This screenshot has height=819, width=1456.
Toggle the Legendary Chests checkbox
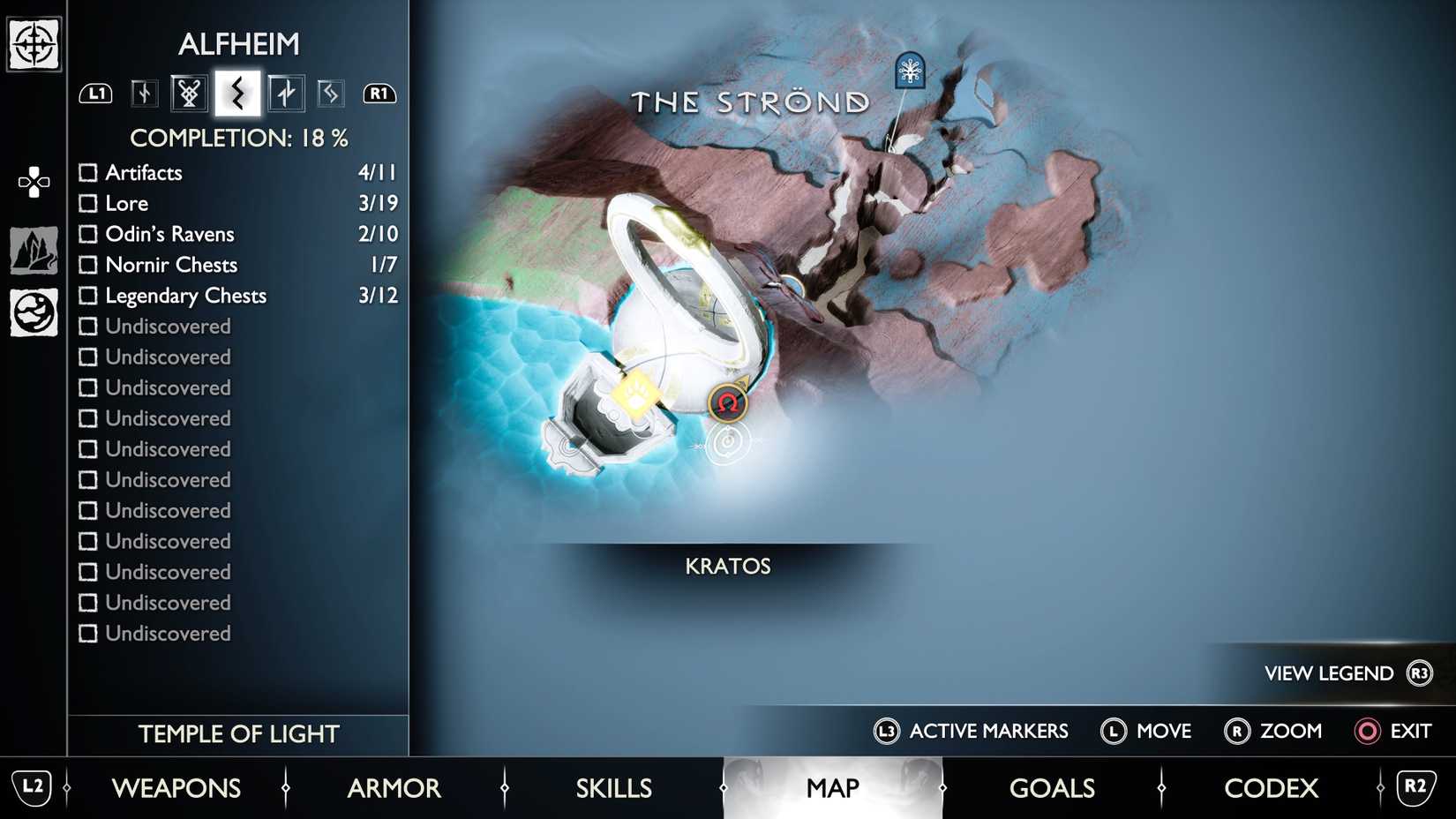pos(88,296)
